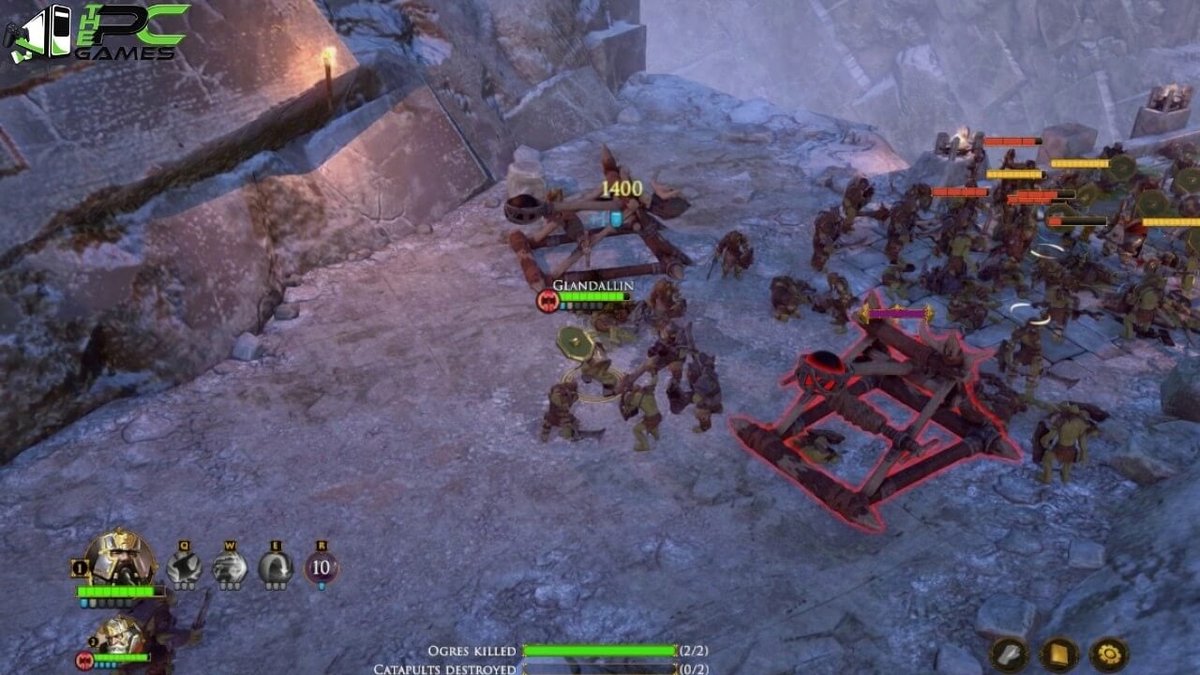The height and width of the screenshot is (675, 1200).
Task: Open the golden book journal
Action: coord(1058,654)
